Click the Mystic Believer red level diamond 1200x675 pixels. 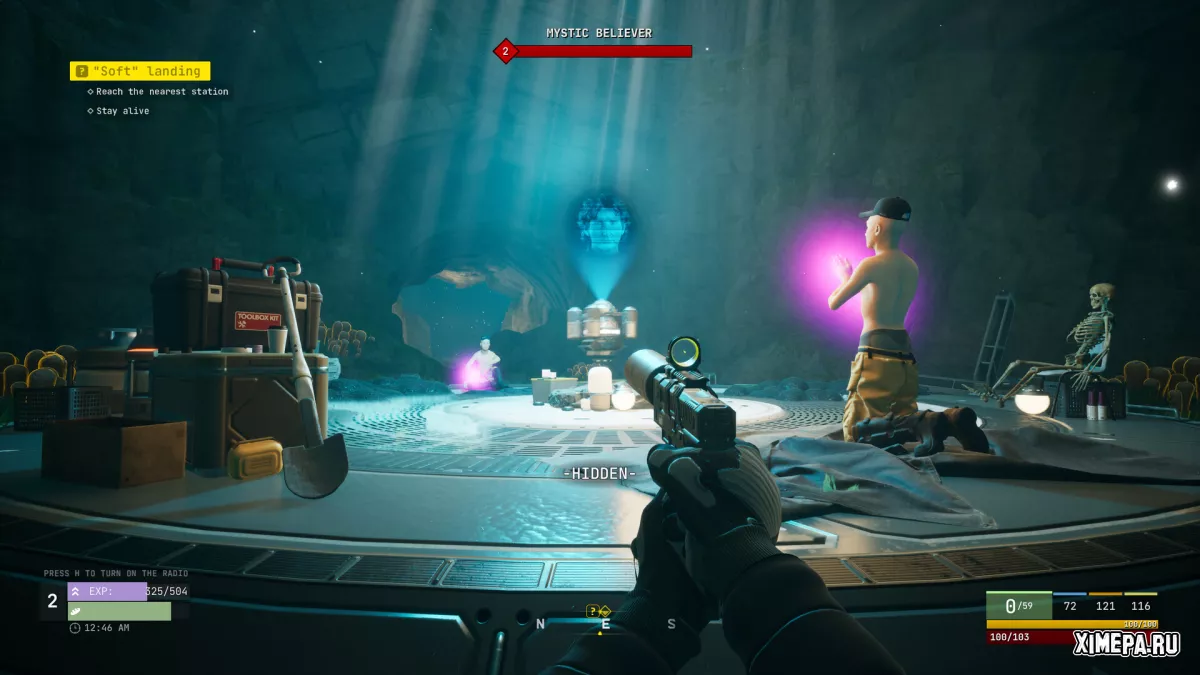click(x=506, y=51)
